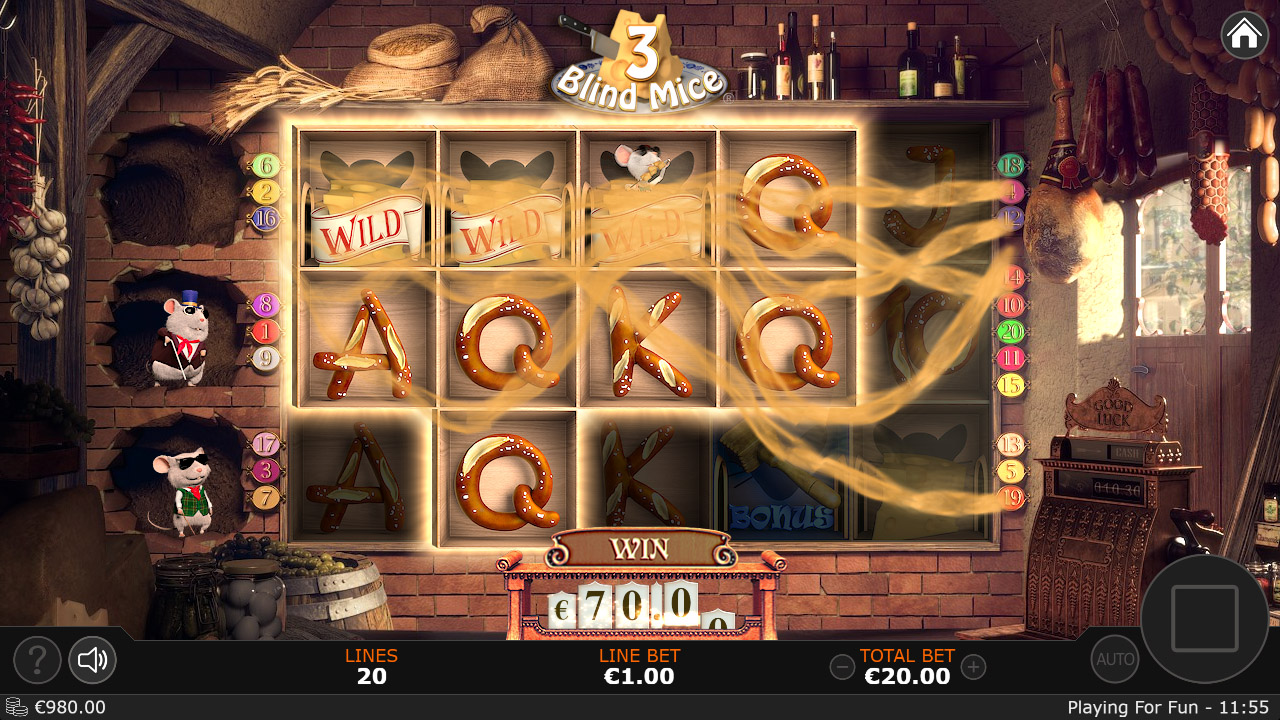Mute game audio with the speaker toggle

[x=92, y=659]
